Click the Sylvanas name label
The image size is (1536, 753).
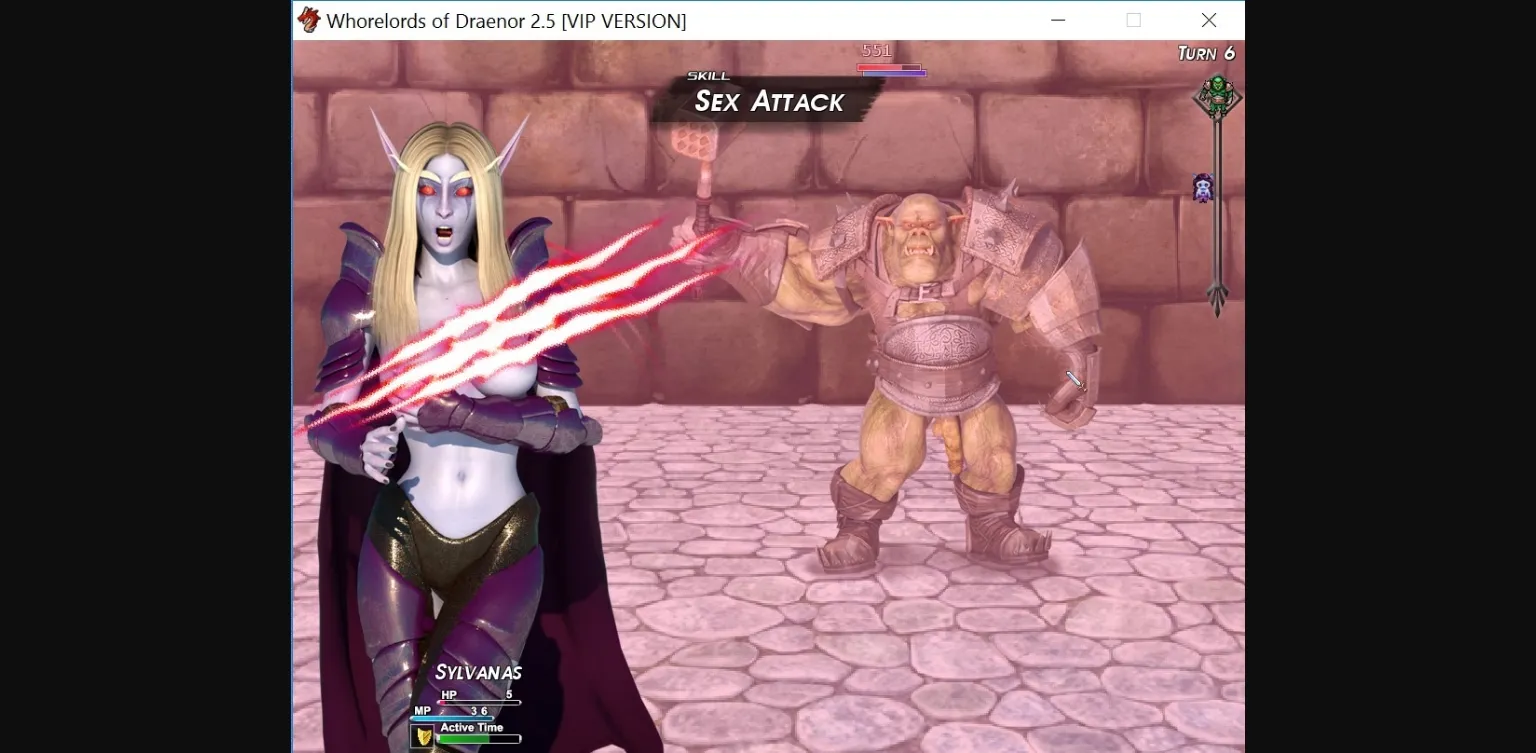[481, 672]
